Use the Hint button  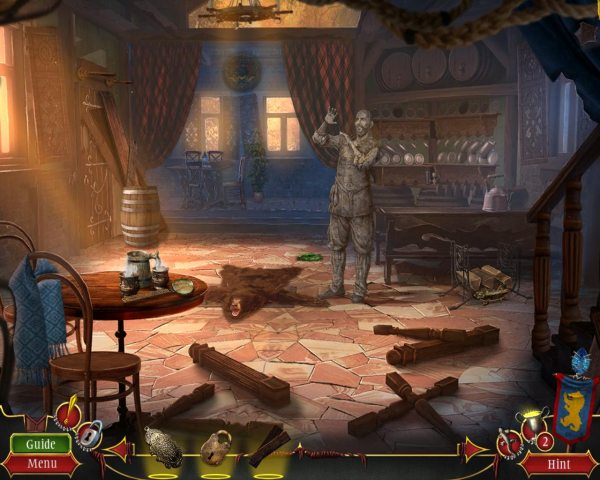click(558, 463)
